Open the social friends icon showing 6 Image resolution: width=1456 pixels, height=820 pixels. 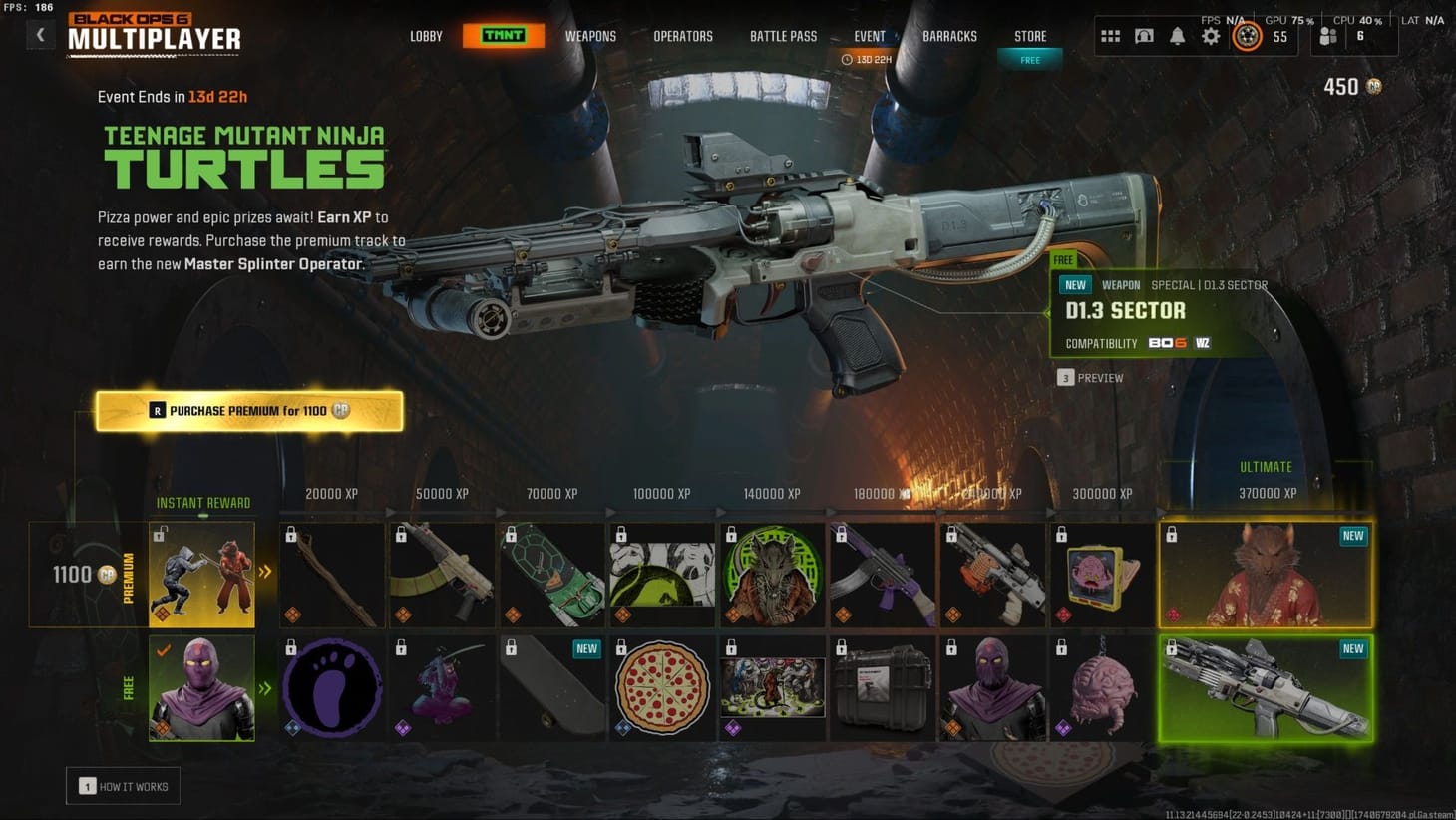[x=1326, y=35]
